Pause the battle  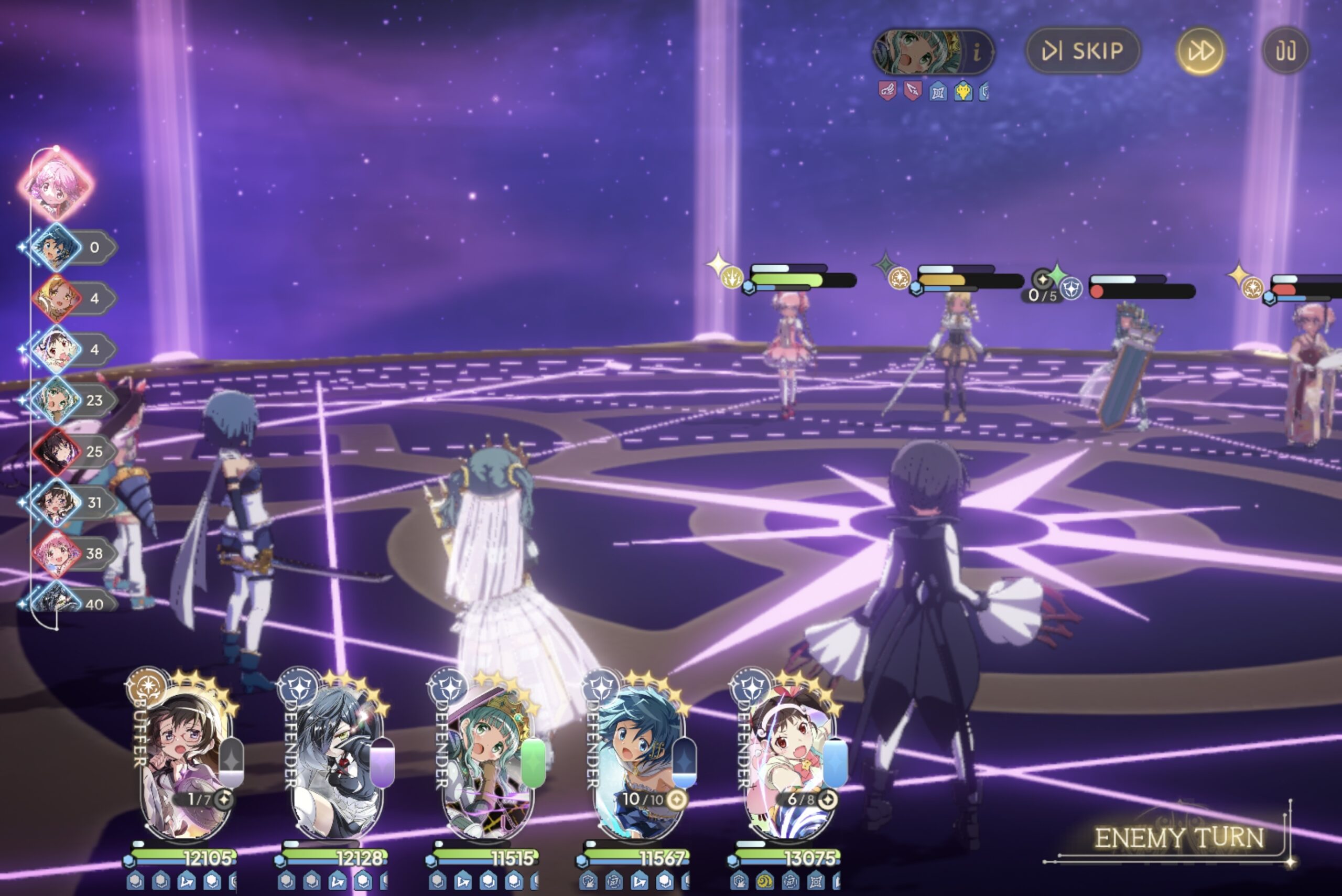click(x=1285, y=51)
